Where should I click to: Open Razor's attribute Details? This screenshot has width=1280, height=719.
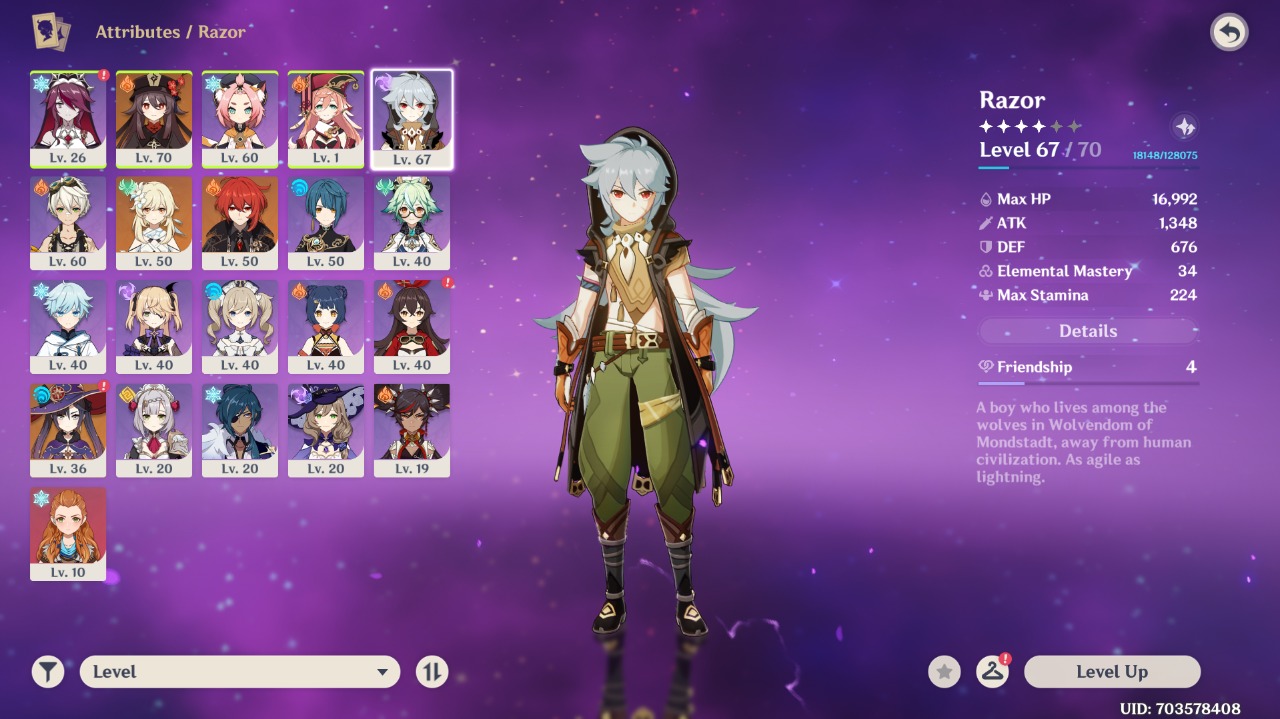tap(1088, 331)
